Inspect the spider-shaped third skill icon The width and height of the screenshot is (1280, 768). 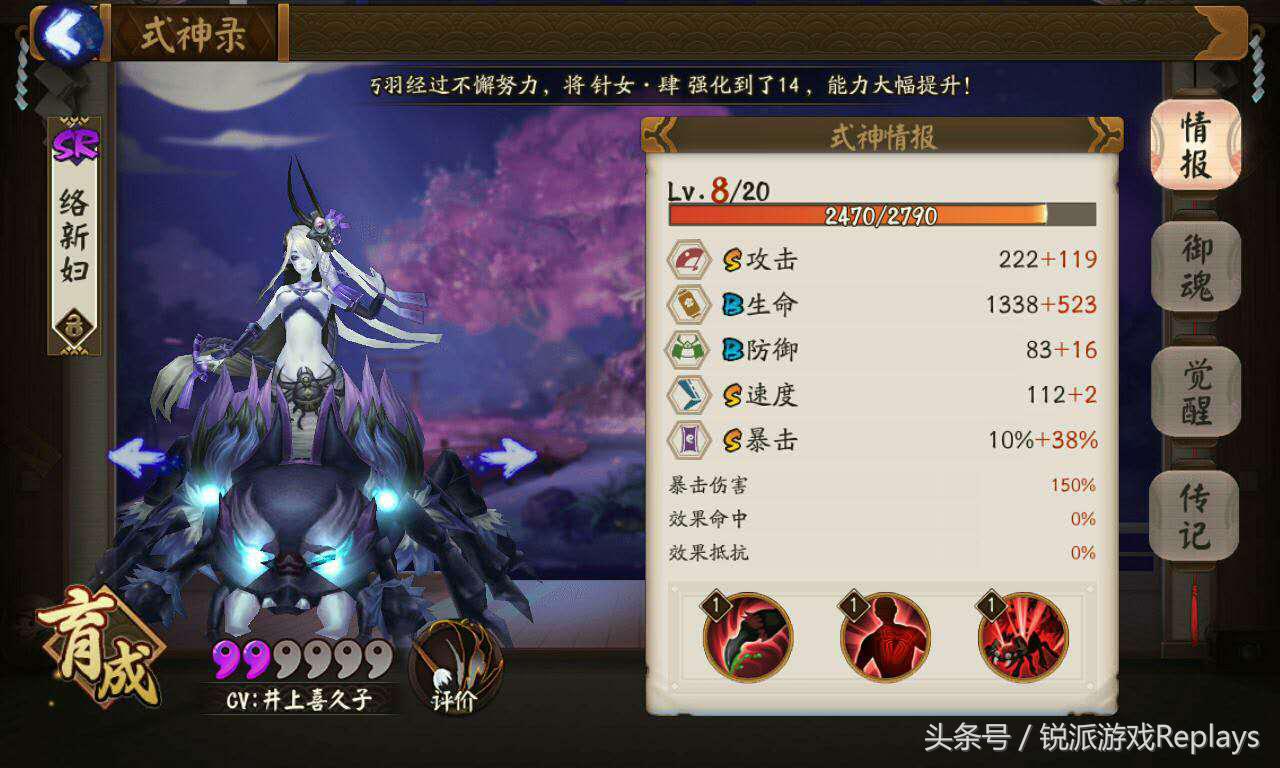(x=1023, y=636)
